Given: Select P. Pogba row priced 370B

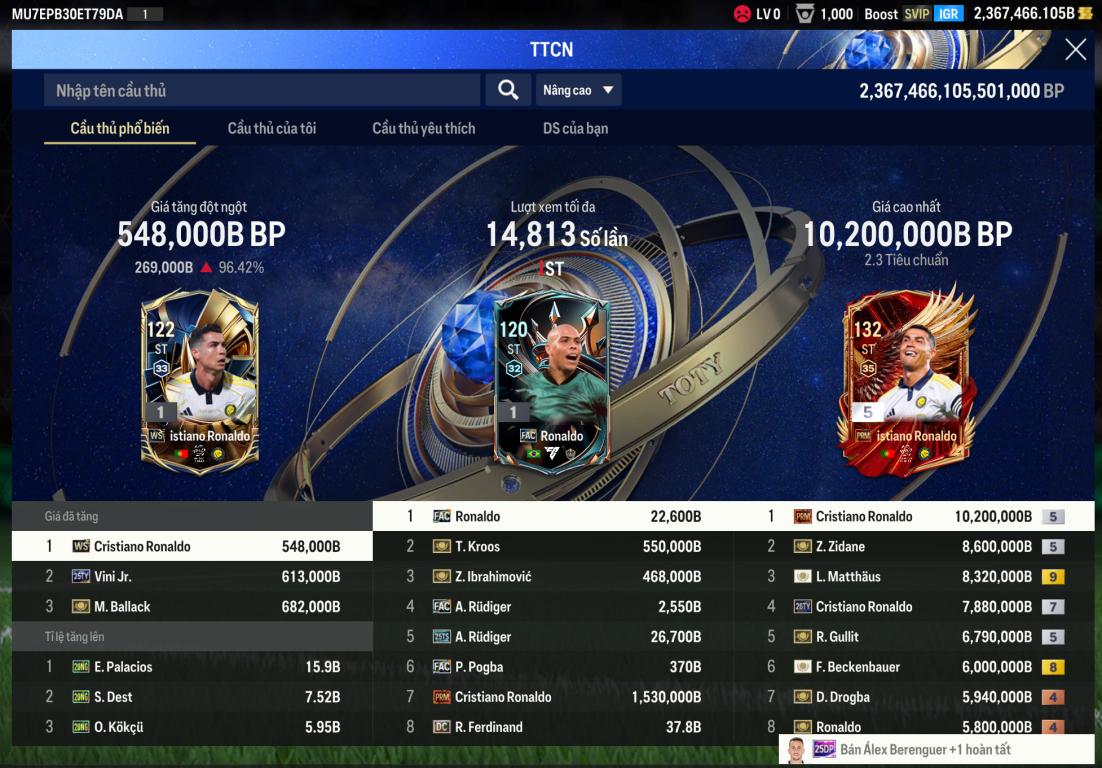Looking at the screenshot, I should pyautogui.click(x=553, y=667).
